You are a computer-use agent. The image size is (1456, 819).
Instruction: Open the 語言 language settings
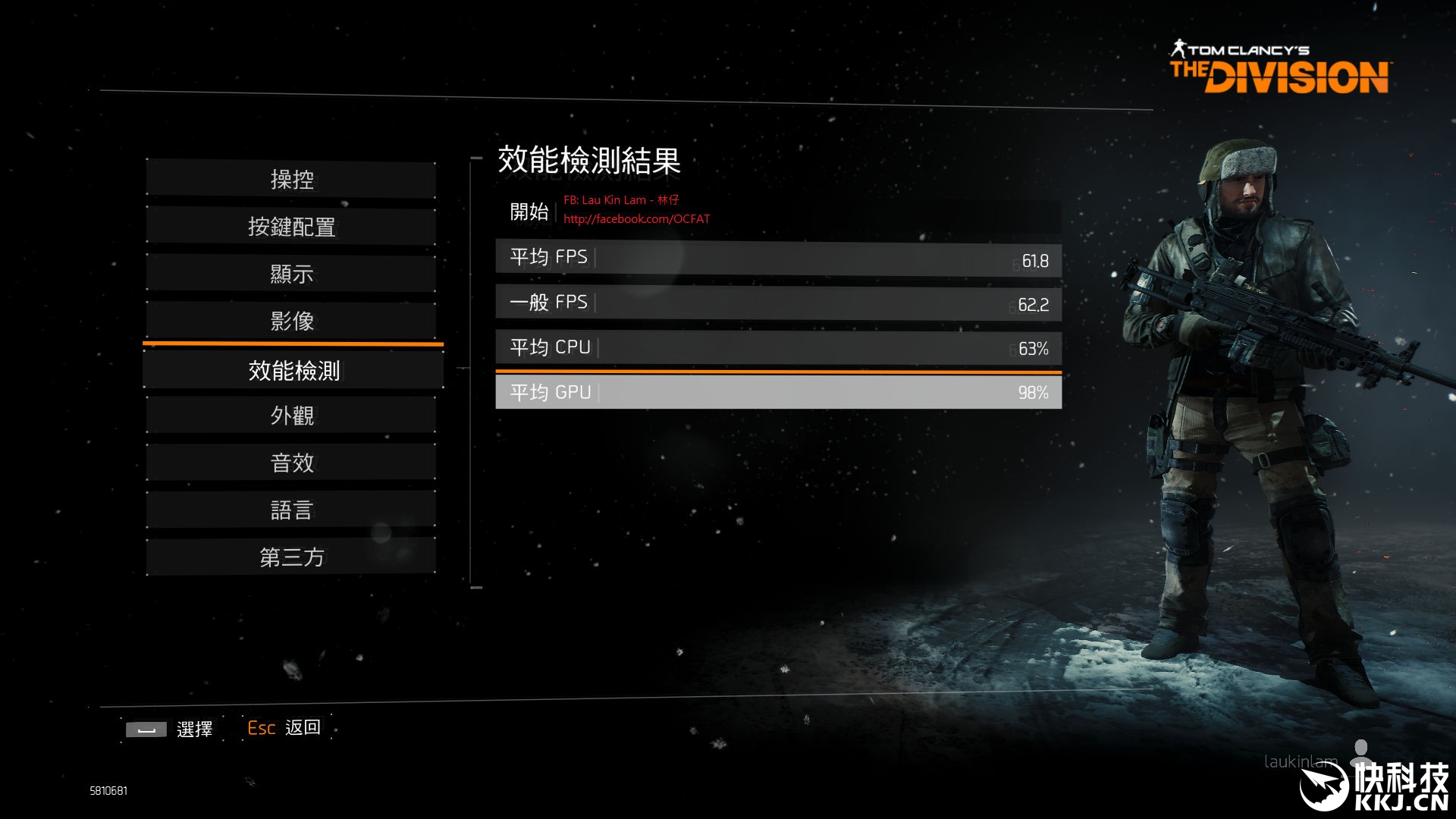(x=291, y=510)
